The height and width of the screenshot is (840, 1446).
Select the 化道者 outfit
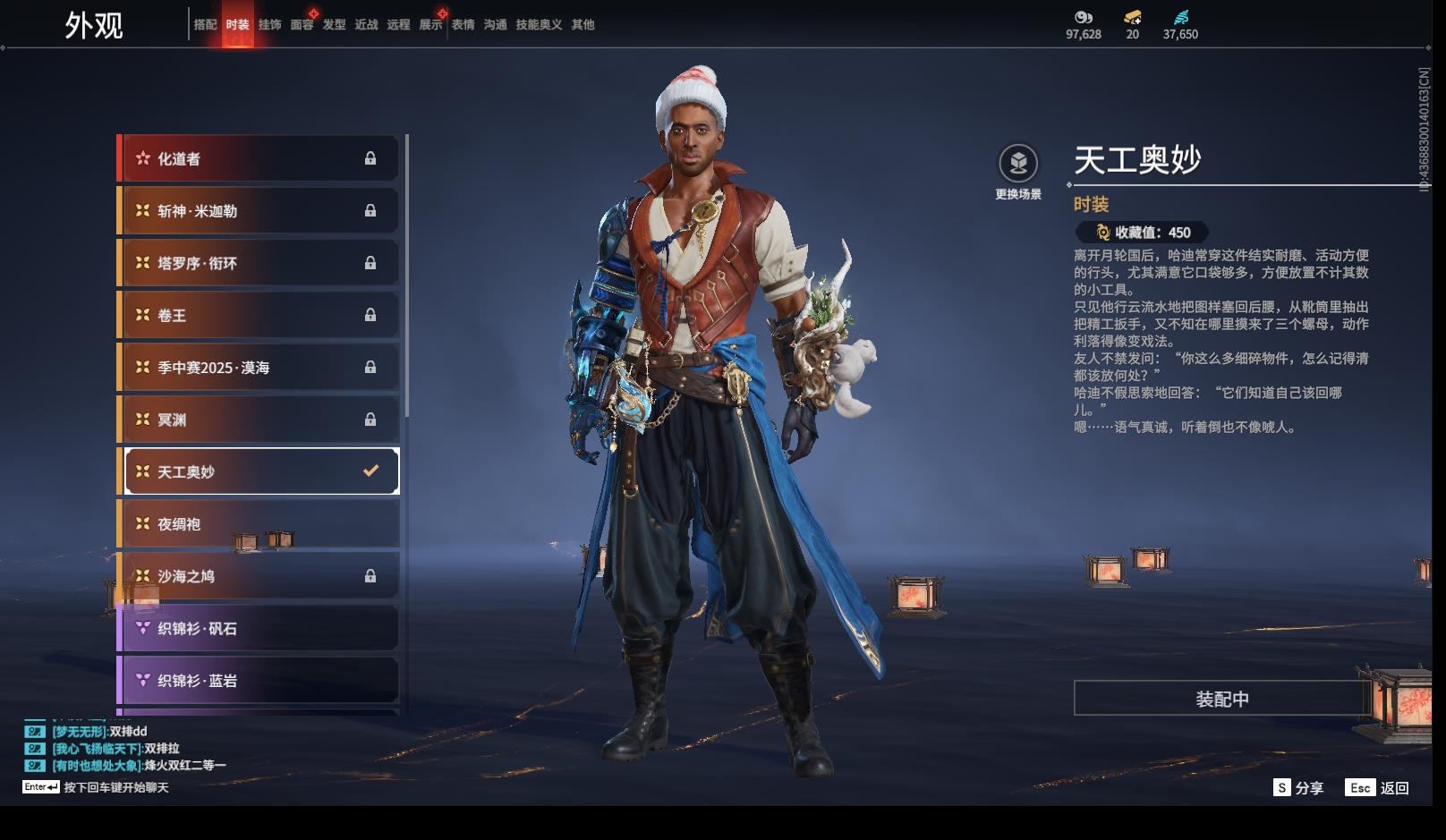[x=259, y=159]
